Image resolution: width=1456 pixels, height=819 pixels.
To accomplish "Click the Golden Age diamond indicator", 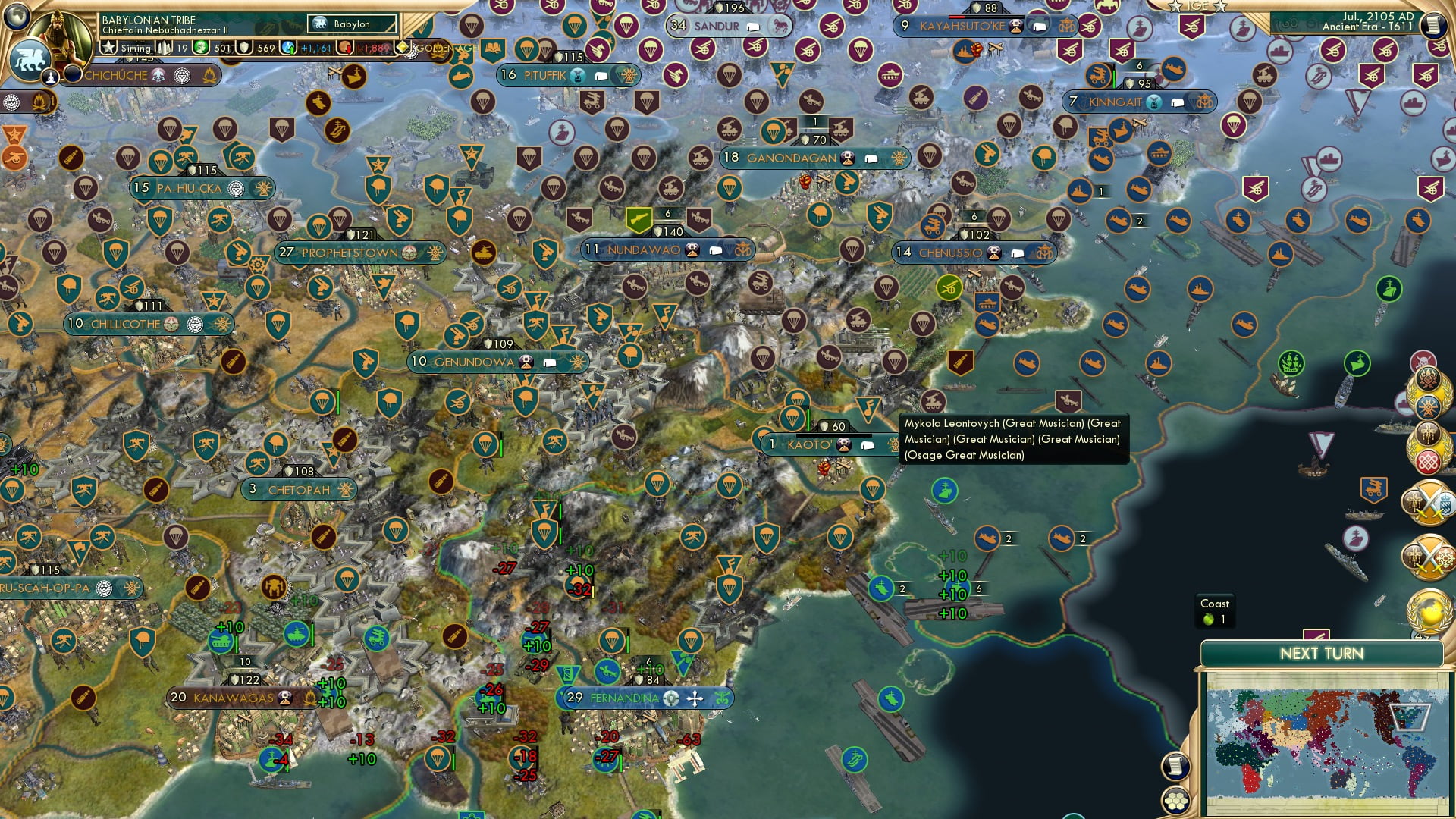I will [402, 49].
